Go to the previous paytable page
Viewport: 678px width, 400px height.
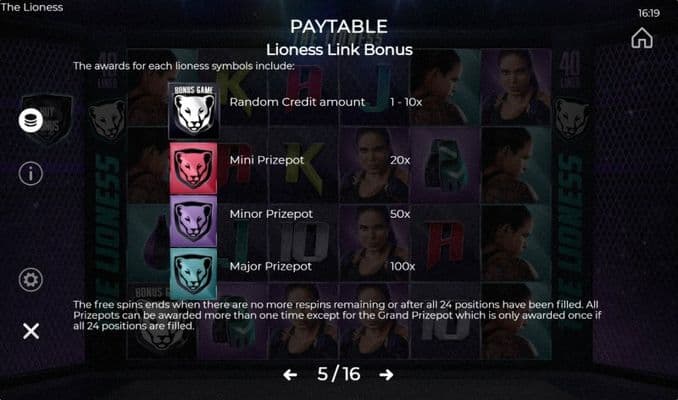(290, 375)
